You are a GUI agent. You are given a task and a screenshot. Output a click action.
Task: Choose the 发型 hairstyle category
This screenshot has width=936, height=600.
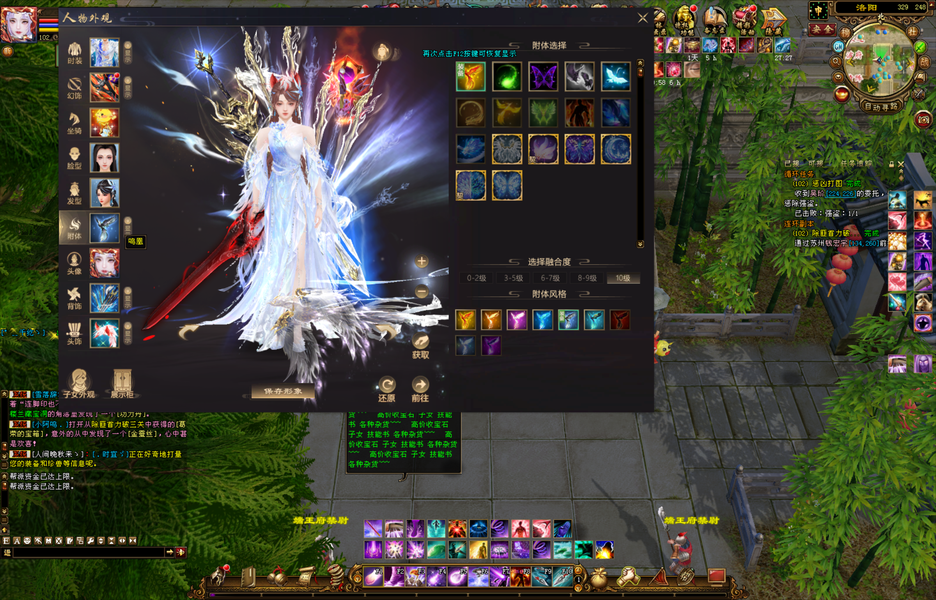click(75, 192)
